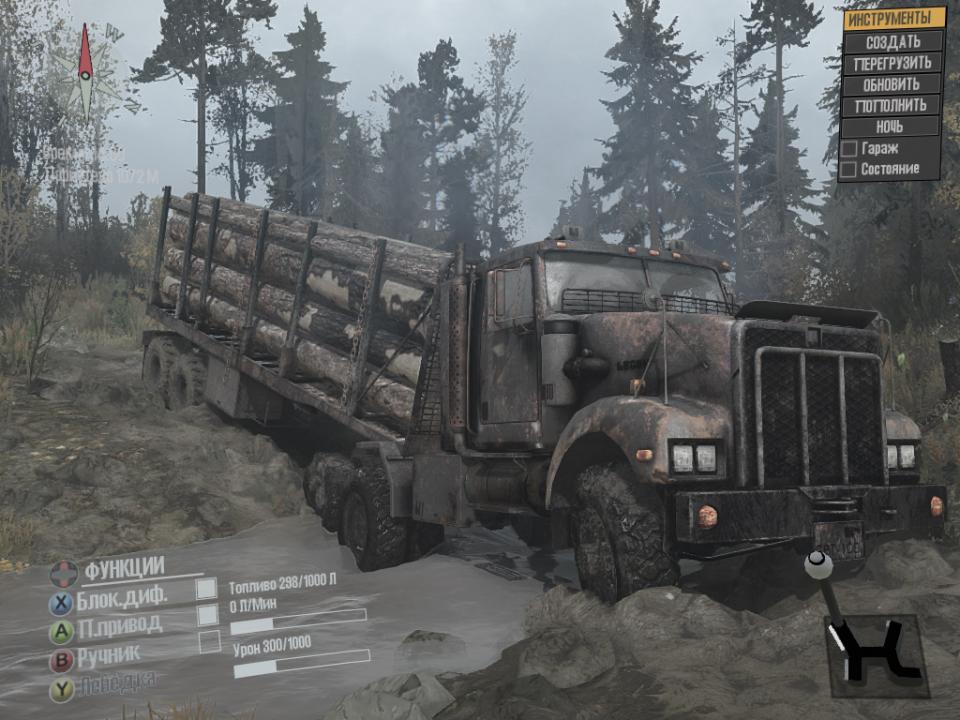960x720 pixels.
Task: Select the Обновить button
Action: (893, 84)
